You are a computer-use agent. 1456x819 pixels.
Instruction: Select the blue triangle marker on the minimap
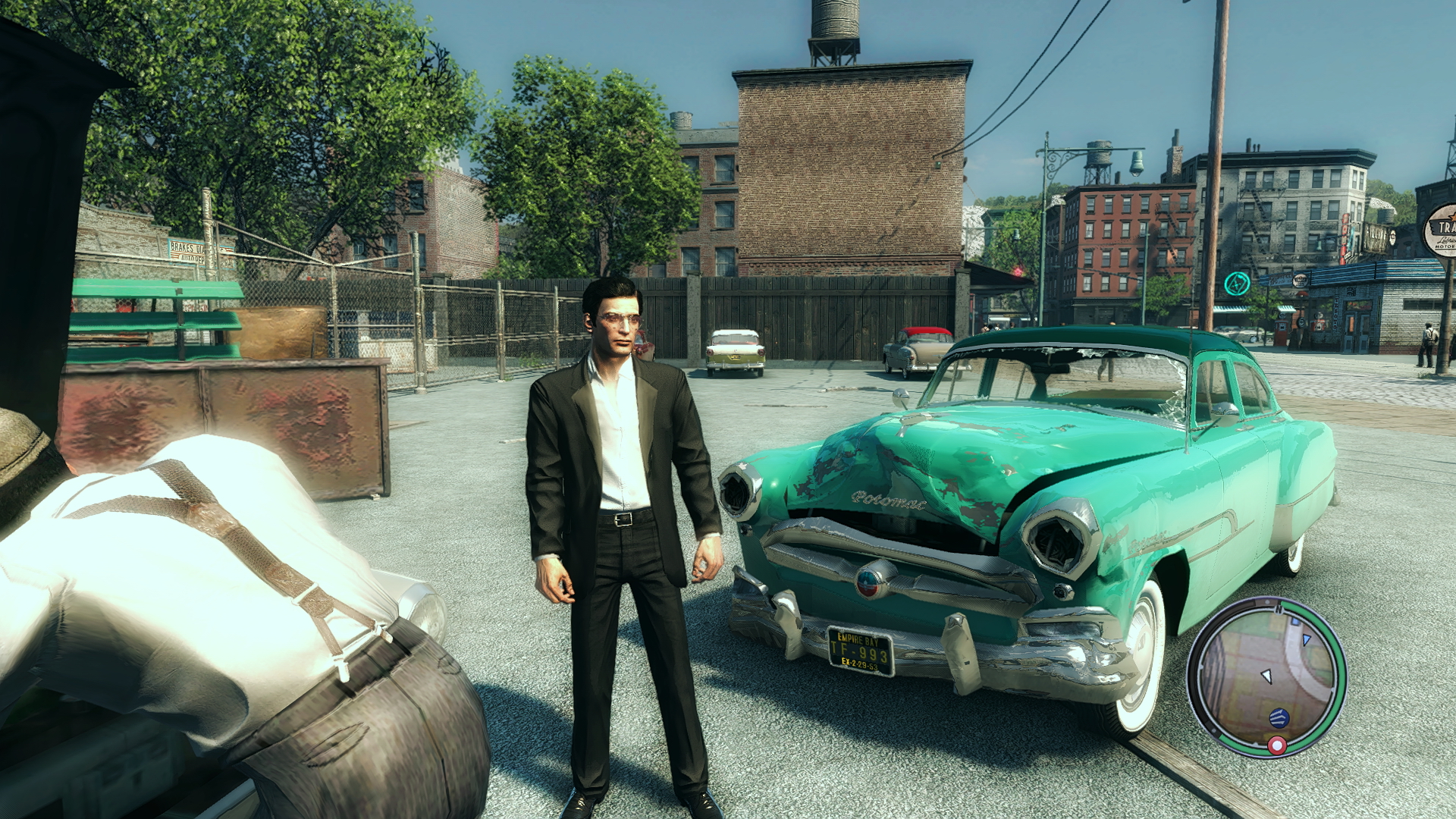(1306, 640)
